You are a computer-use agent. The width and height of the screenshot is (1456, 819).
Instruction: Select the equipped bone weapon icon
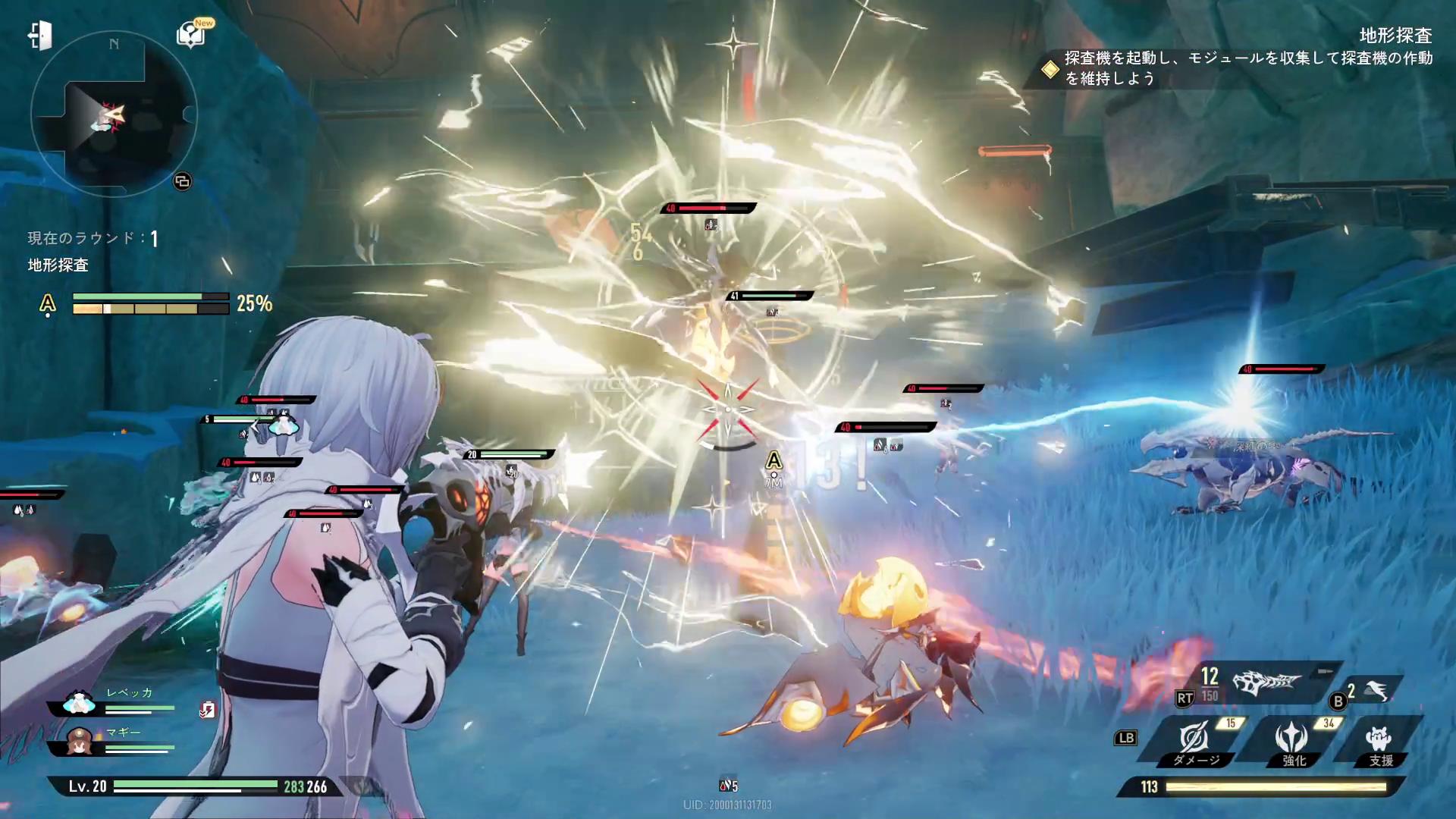click(x=1266, y=684)
